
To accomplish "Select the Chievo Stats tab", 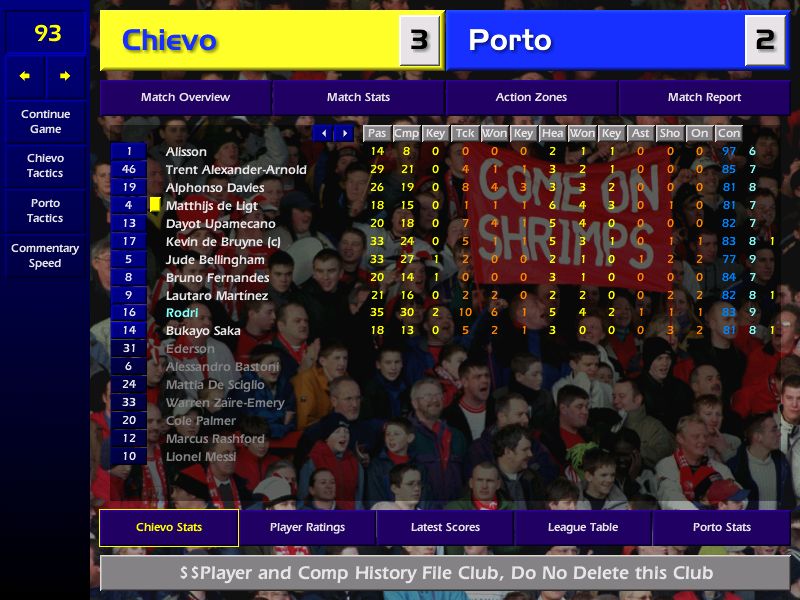I will pyautogui.click(x=169, y=527).
